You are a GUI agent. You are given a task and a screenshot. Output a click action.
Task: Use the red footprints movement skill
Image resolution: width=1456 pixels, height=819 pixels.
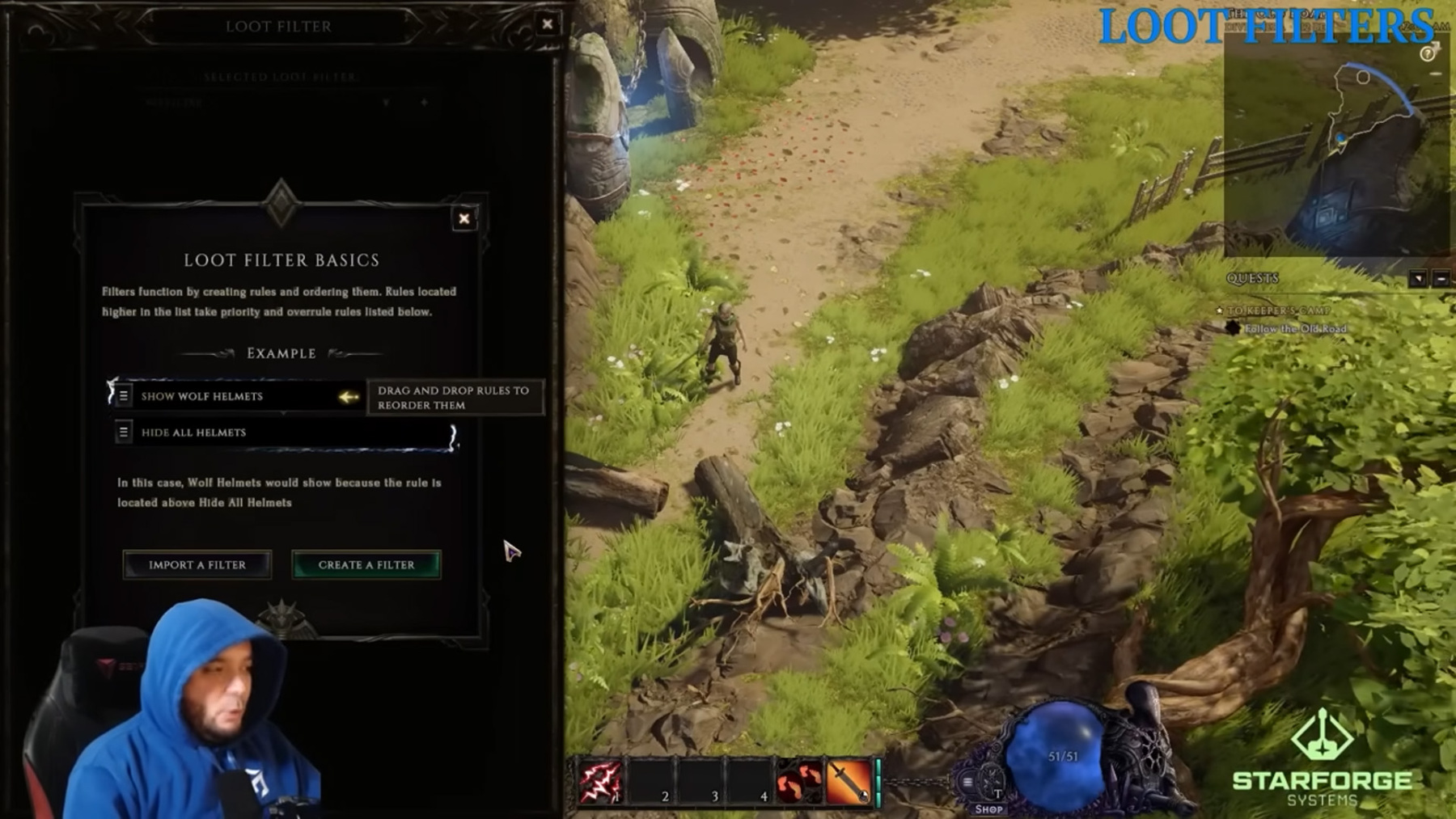coord(798,782)
